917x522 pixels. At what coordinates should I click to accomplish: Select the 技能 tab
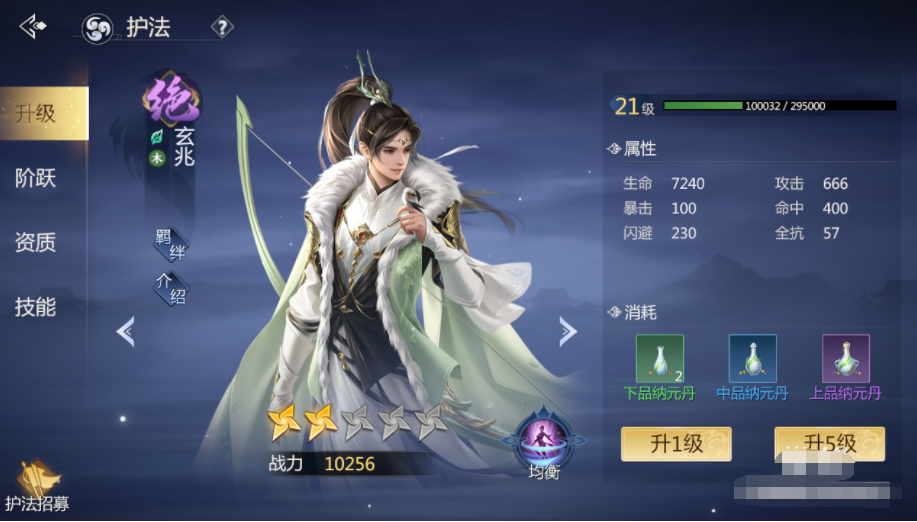click(36, 307)
